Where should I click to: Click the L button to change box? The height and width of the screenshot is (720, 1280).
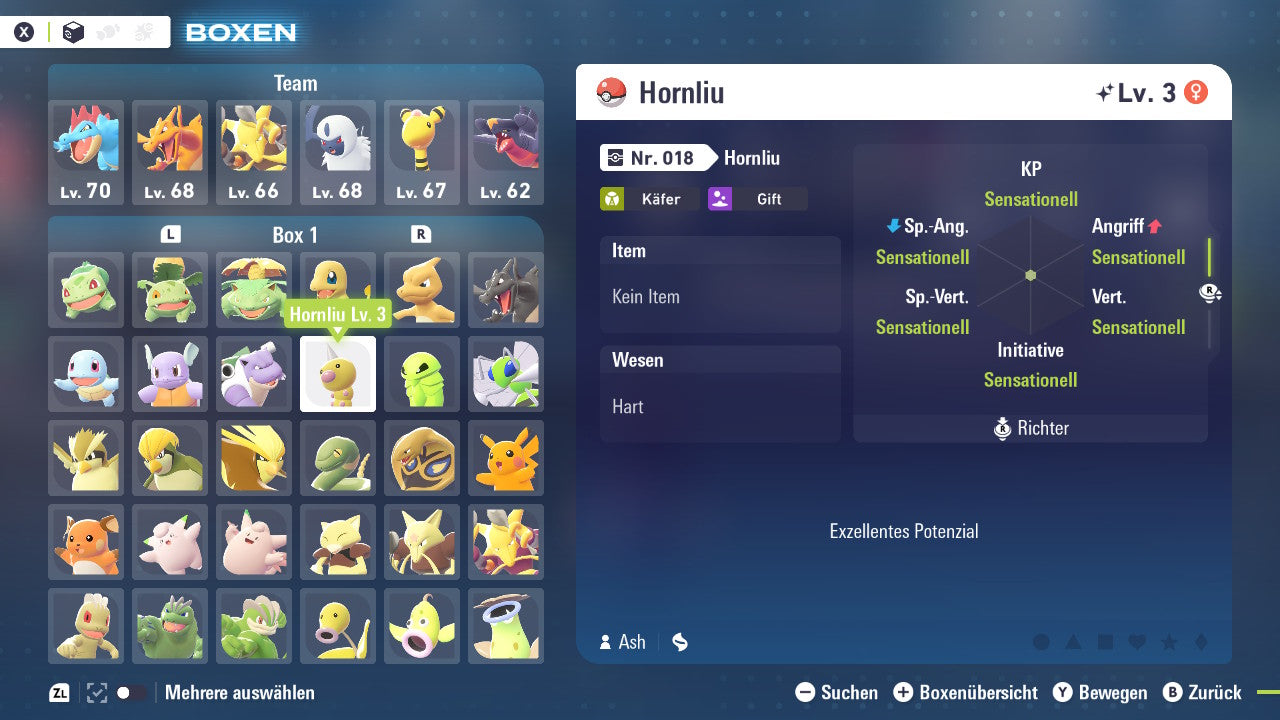[170, 234]
